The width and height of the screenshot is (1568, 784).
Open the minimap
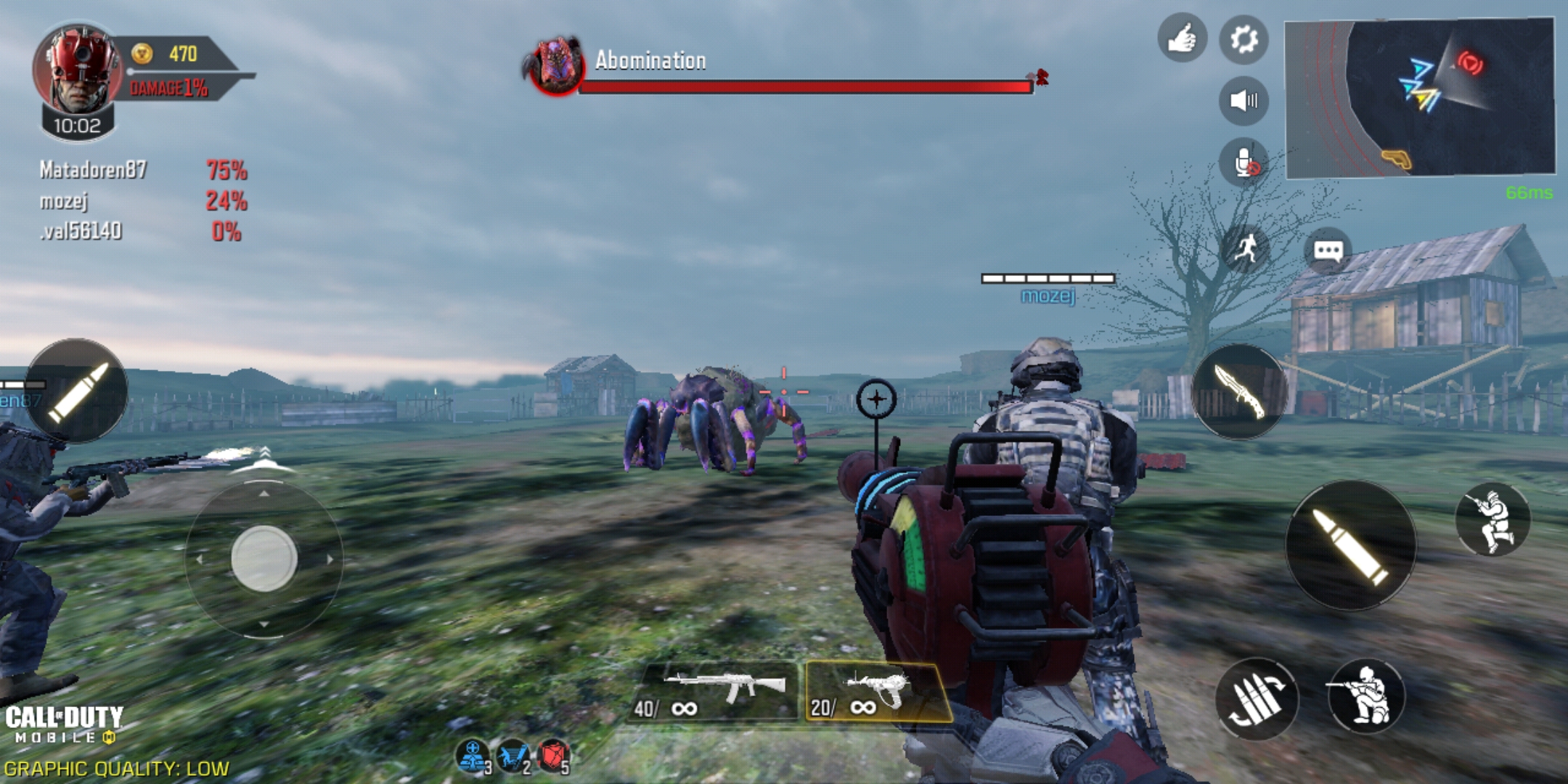pos(1419,98)
